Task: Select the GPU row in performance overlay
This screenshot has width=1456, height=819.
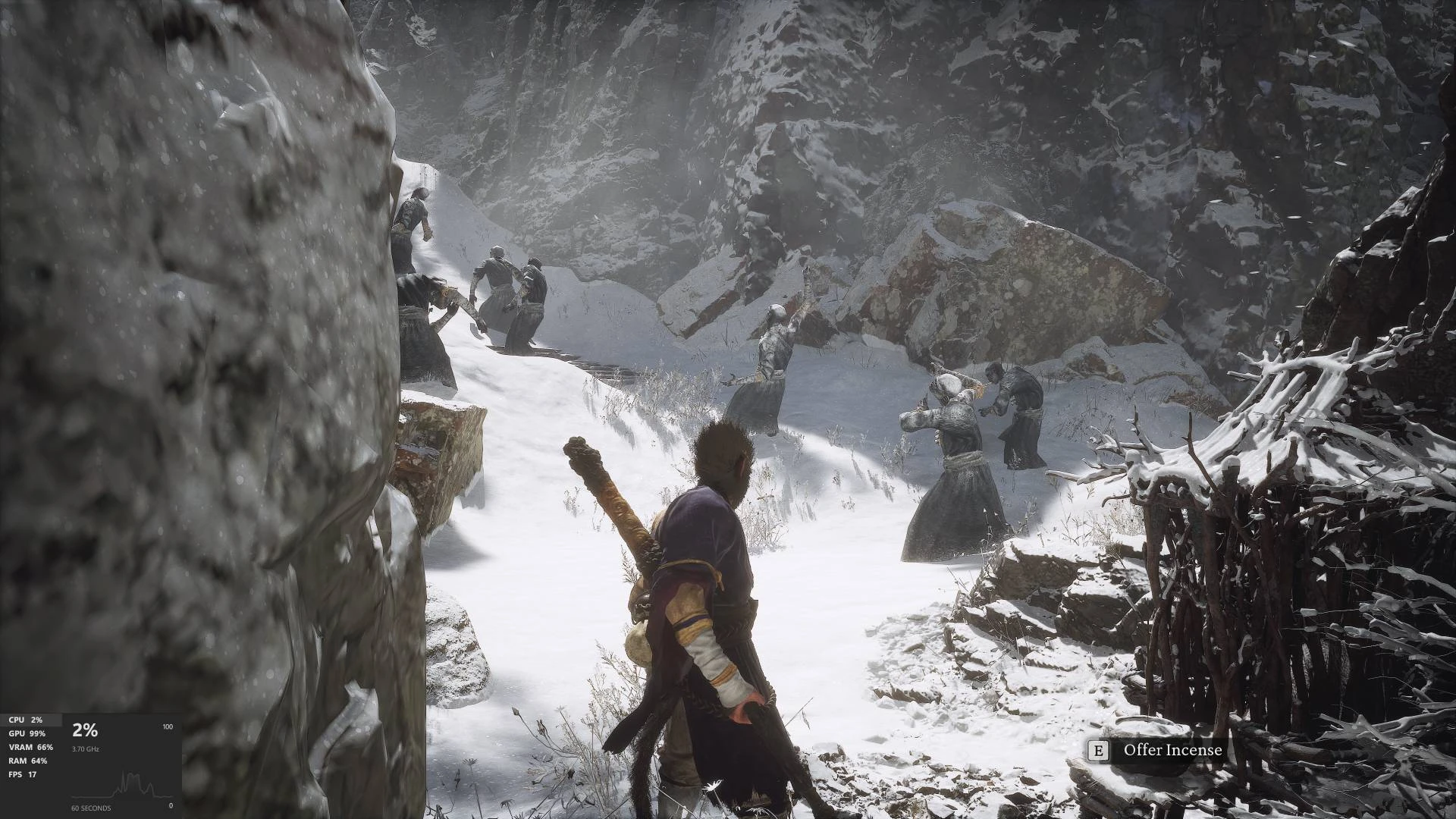Action: pos(27,733)
